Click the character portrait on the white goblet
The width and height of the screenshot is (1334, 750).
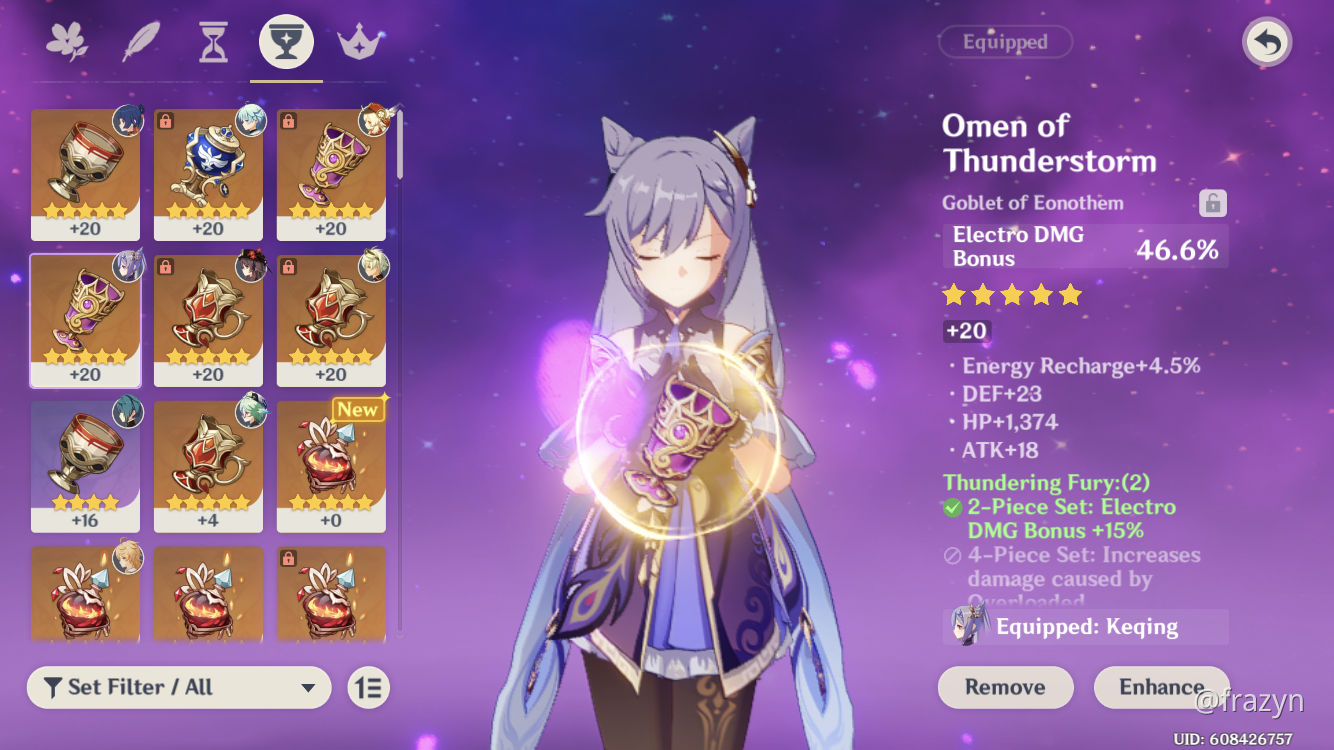128,119
